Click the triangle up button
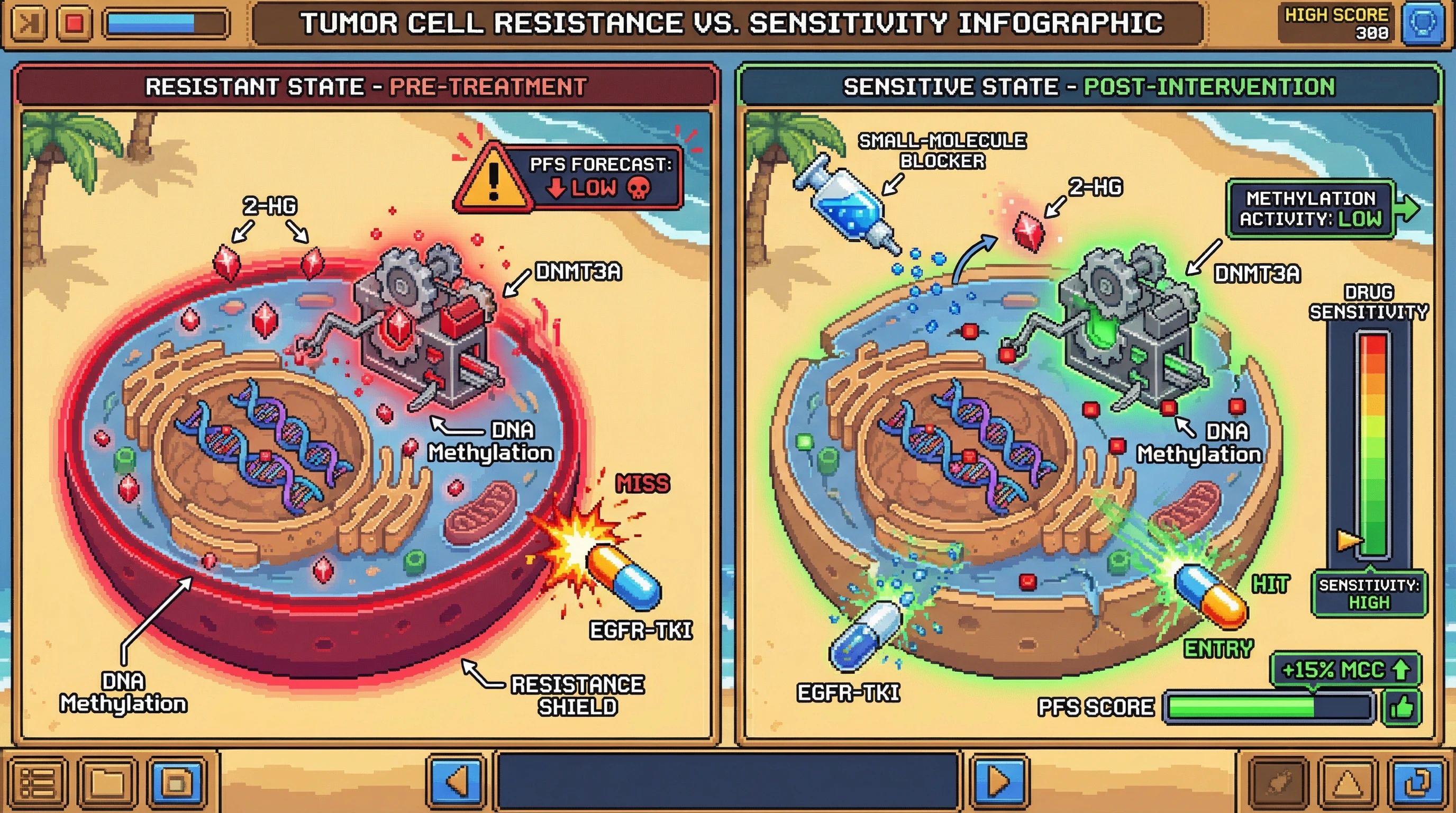 (x=1349, y=783)
